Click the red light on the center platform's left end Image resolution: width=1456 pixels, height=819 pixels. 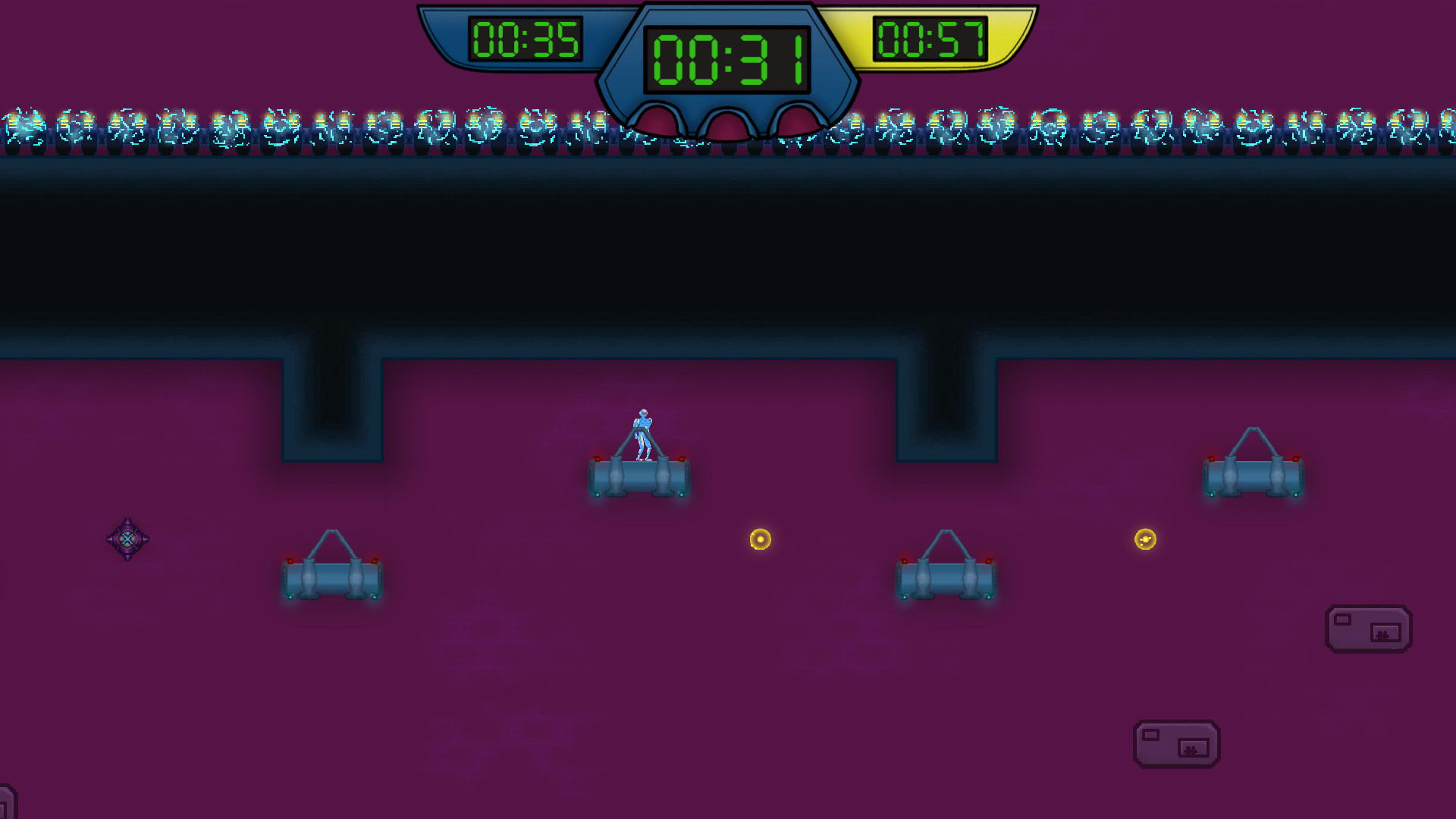tap(599, 457)
